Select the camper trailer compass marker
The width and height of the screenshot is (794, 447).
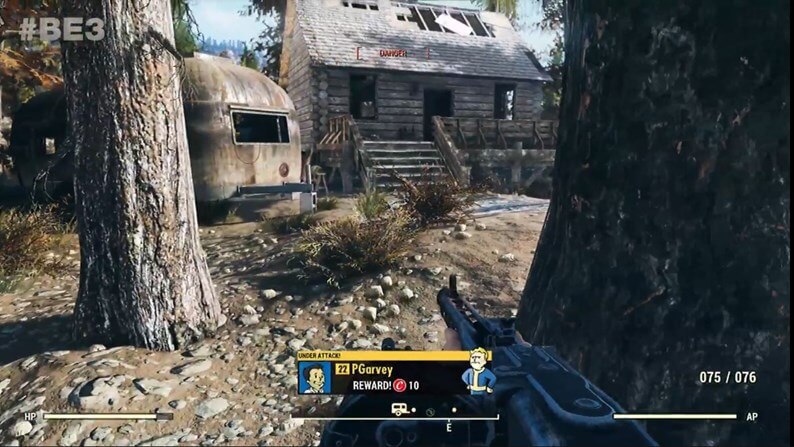click(398, 408)
